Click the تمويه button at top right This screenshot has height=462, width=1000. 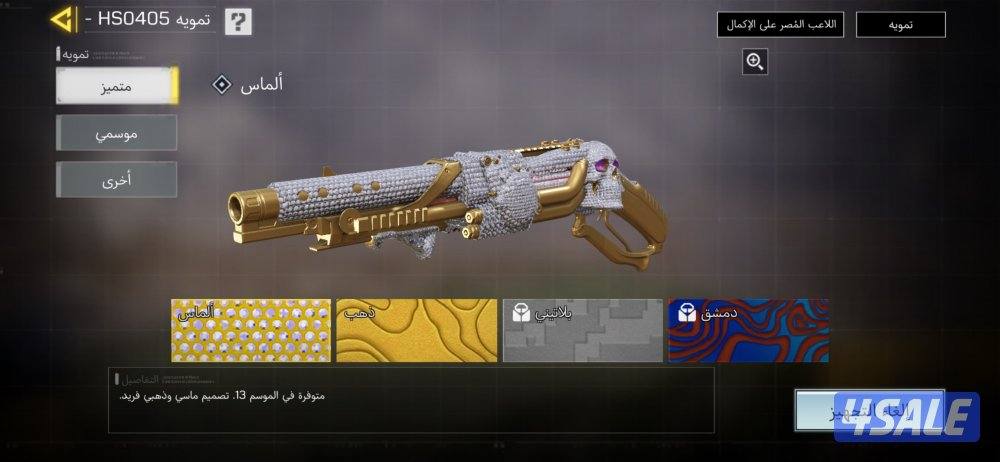click(900, 25)
